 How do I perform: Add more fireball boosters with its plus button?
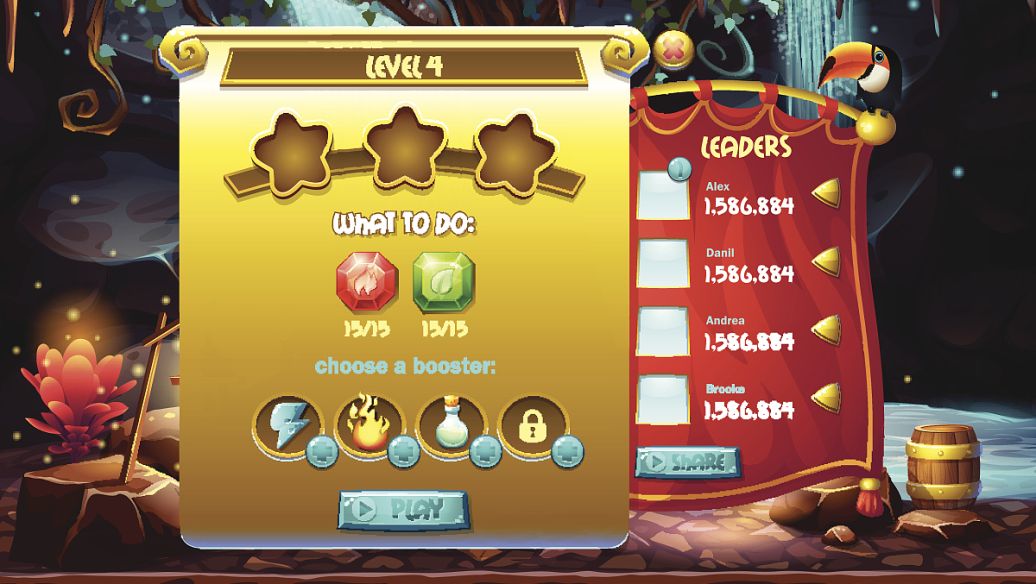[x=403, y=452]
